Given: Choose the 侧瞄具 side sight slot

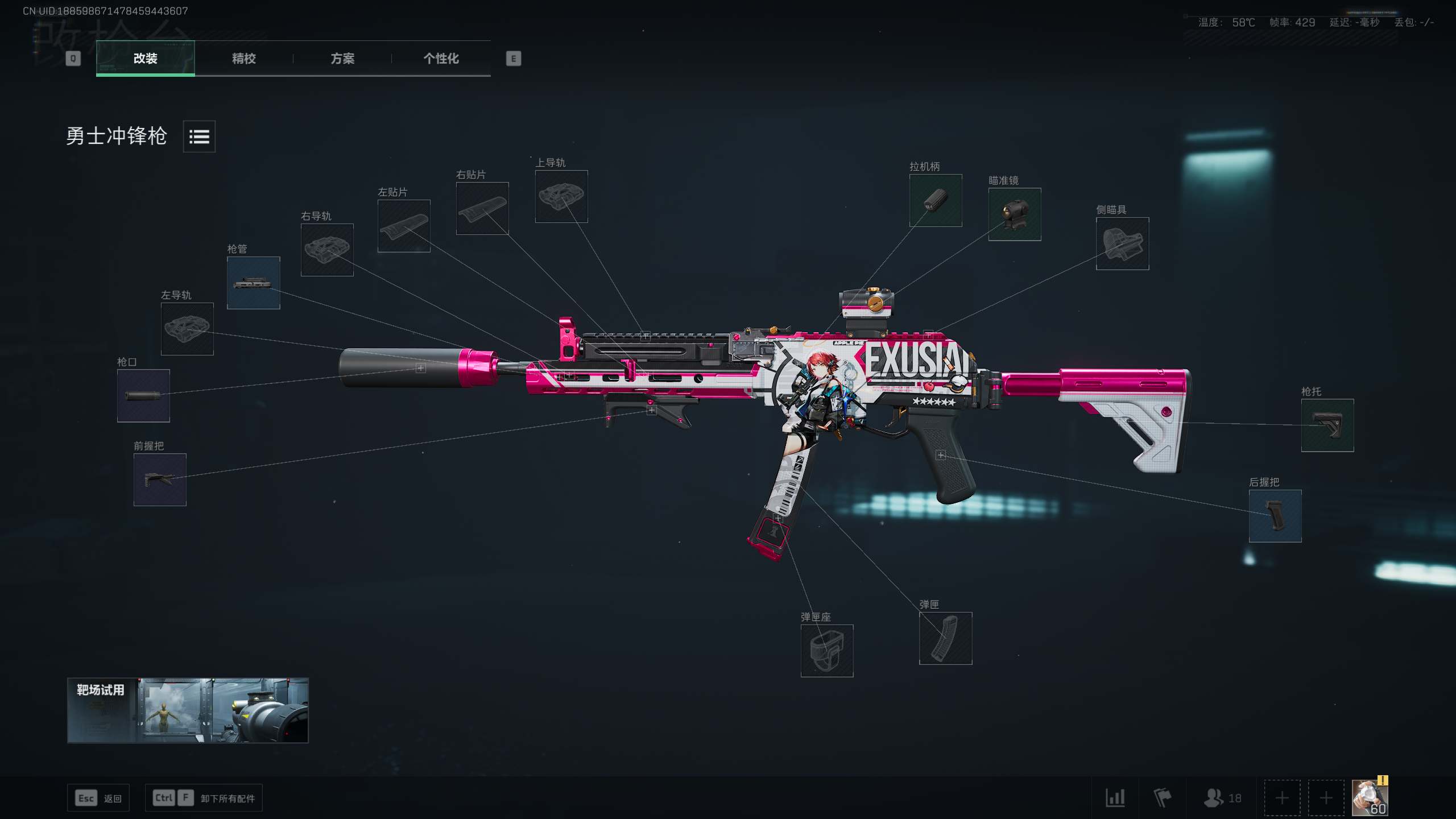Looking at the screenshot, I should 1122,243.
